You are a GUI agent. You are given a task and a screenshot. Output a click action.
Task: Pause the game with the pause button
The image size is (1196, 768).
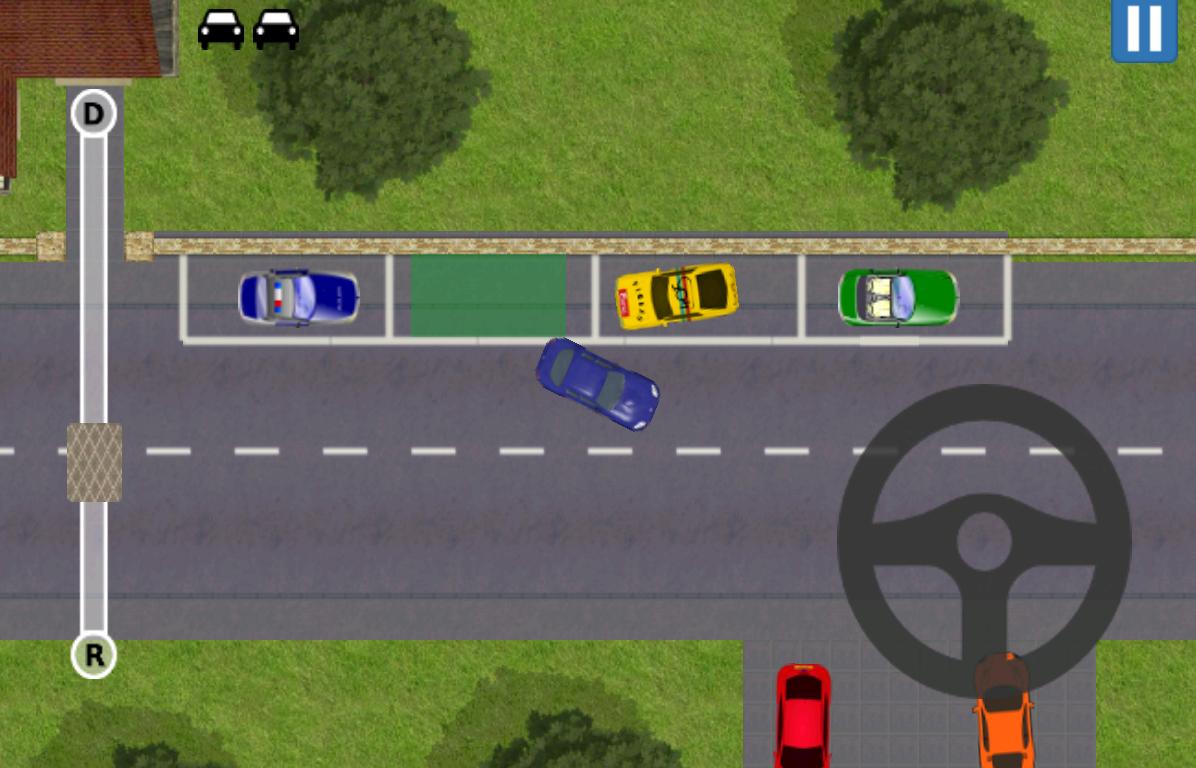click(x=1144, y=29)
